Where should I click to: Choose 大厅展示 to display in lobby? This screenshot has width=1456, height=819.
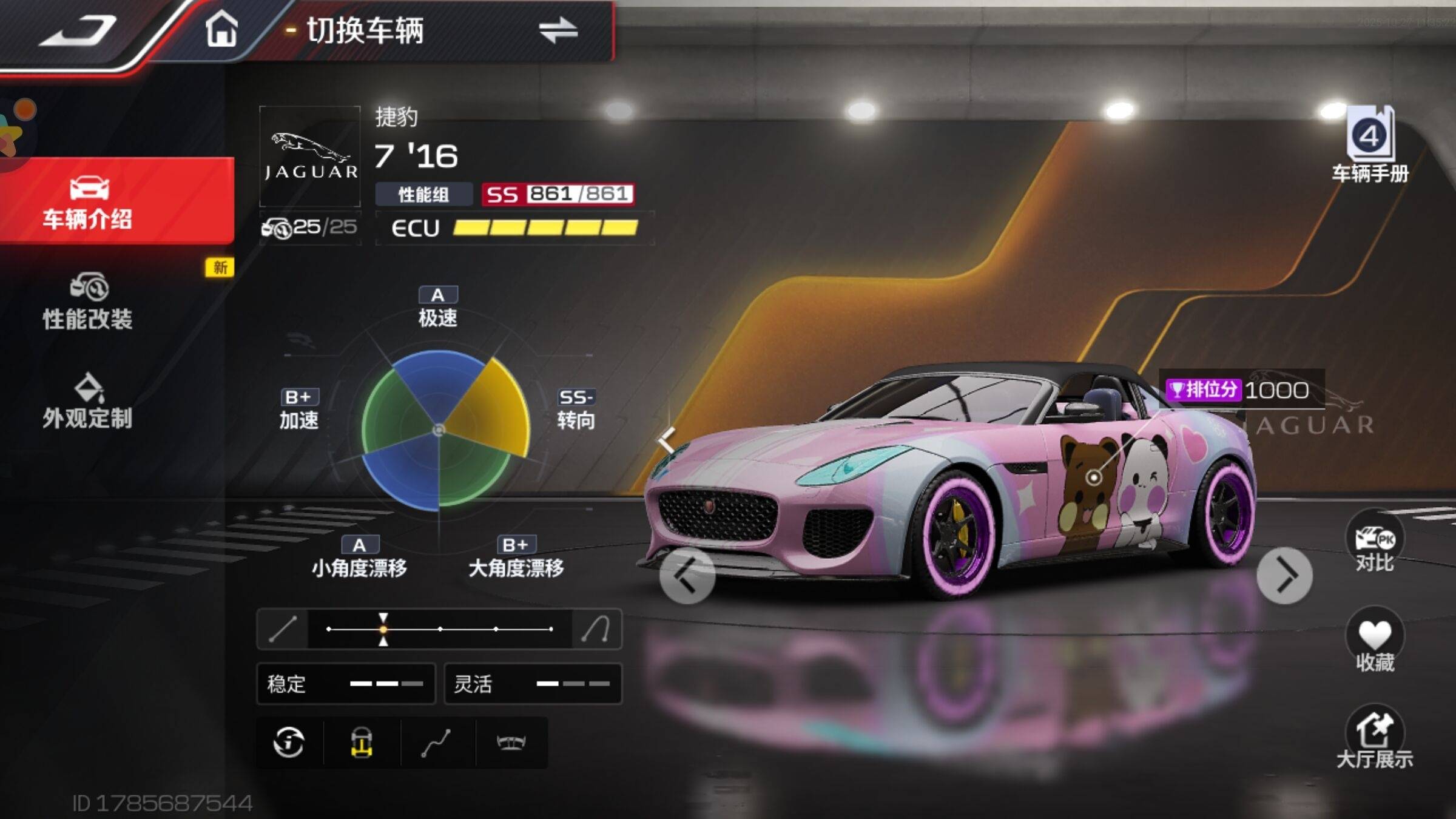1374,737
